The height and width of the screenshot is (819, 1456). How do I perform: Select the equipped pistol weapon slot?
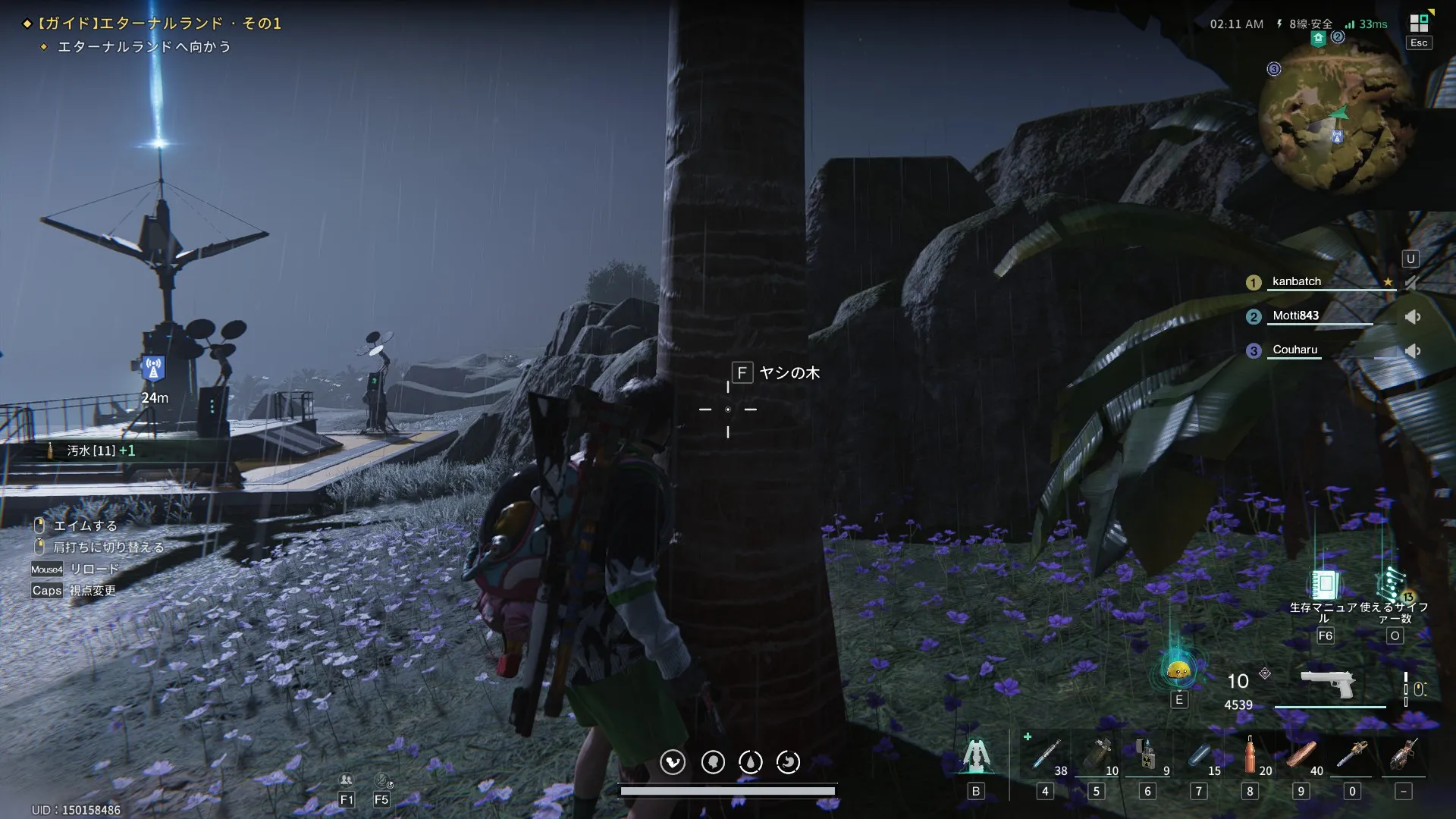click(1328, 684)
